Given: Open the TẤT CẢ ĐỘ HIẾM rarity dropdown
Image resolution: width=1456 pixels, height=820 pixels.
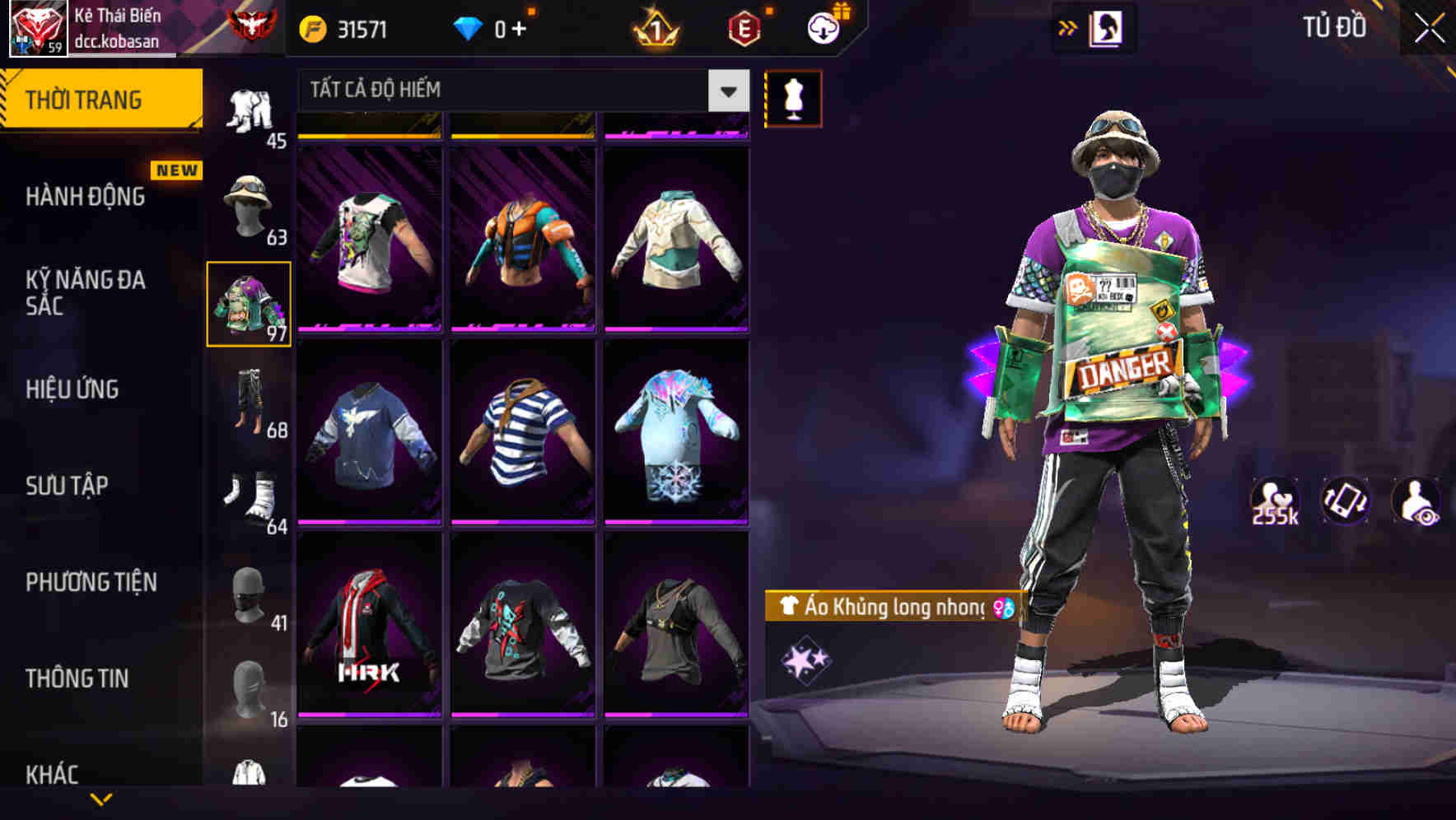Looking at the screenshot, I should point(519,91).
